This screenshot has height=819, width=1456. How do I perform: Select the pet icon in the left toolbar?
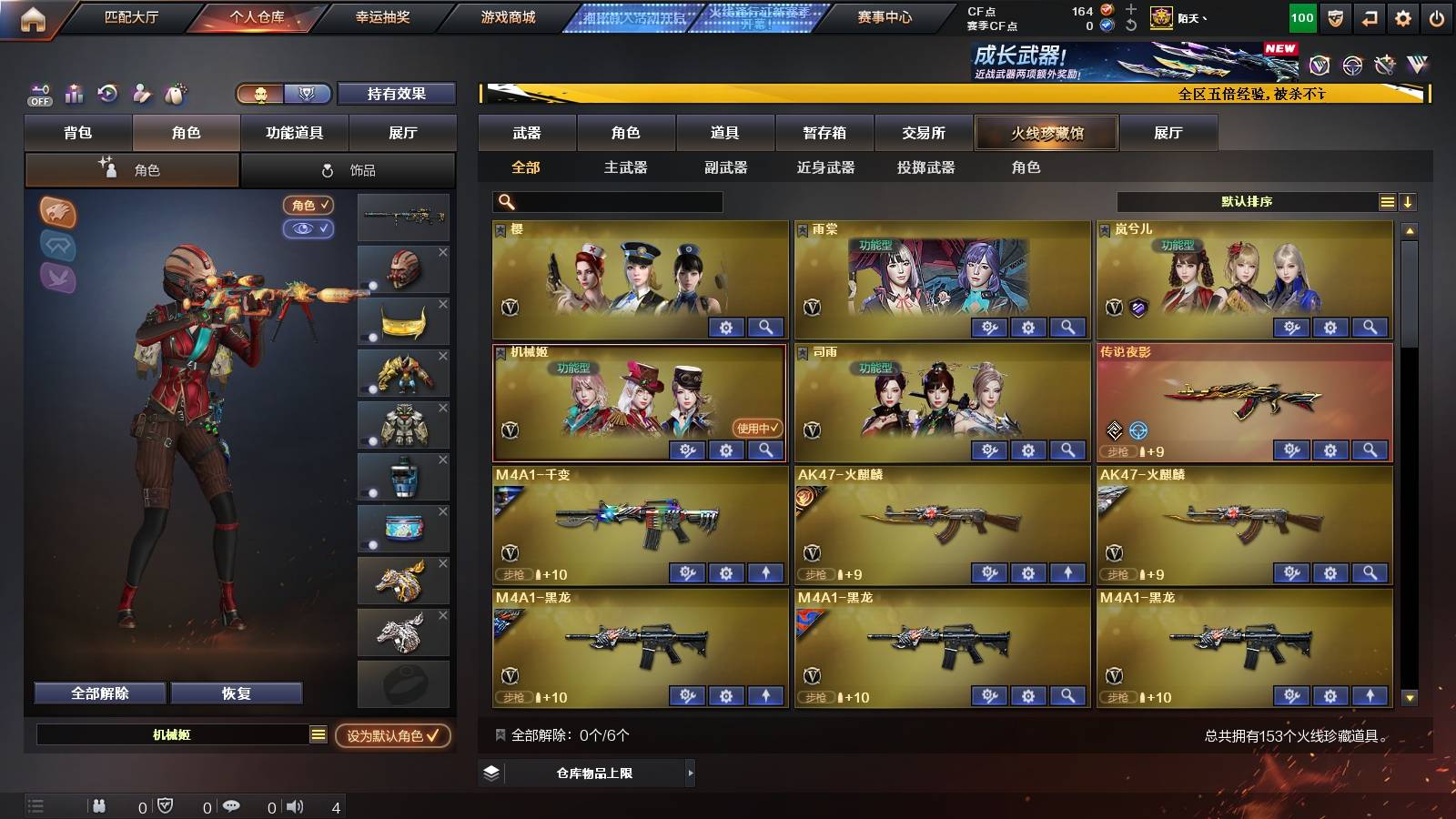(x=177, y=93)
